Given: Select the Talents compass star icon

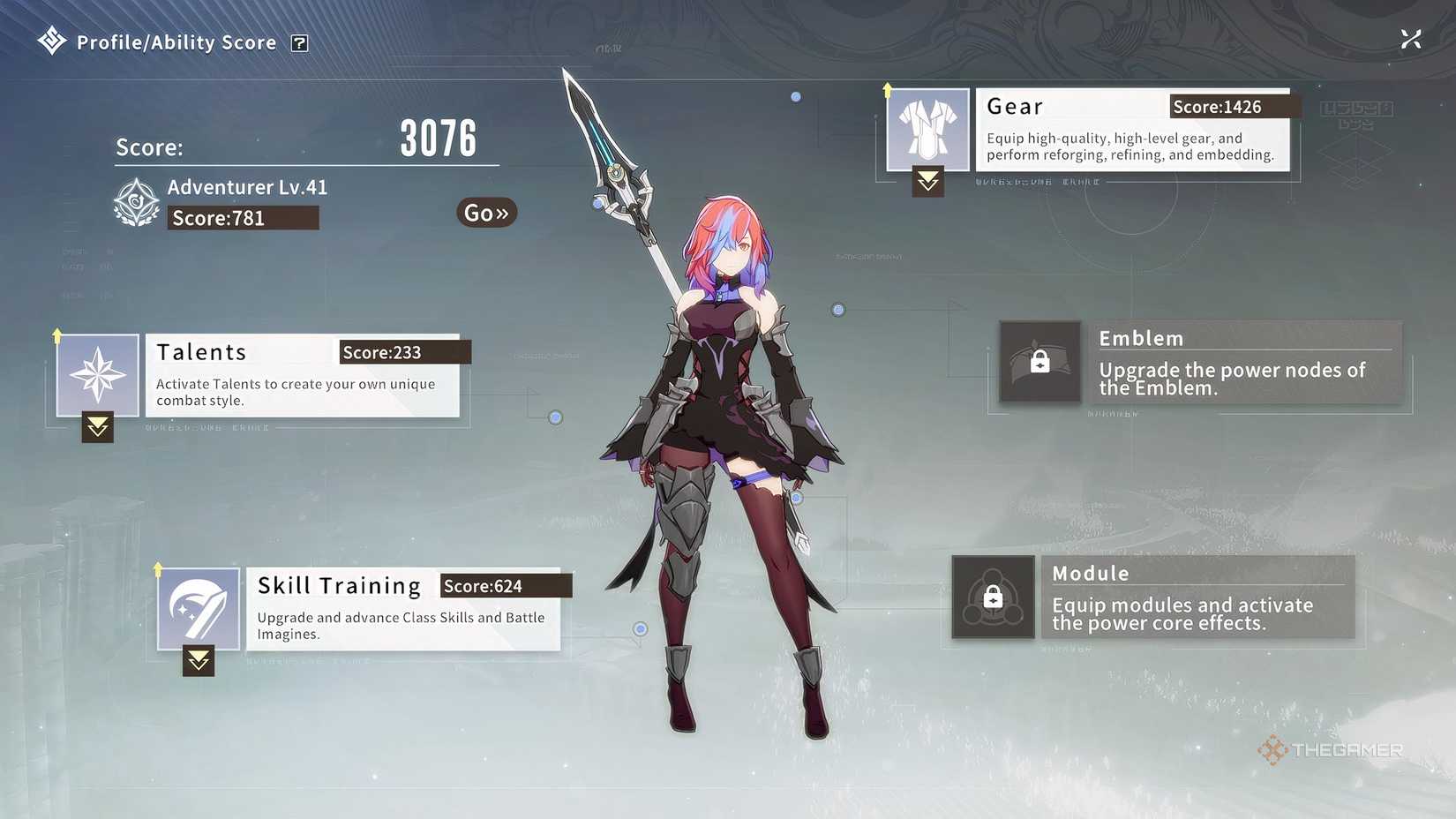Looking at the screenshot, I should click(97, 372).
